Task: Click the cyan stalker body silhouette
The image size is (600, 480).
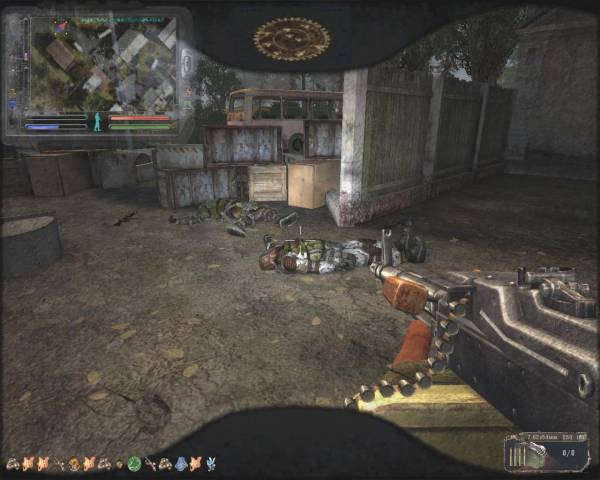Action: [x=98, y=122]
